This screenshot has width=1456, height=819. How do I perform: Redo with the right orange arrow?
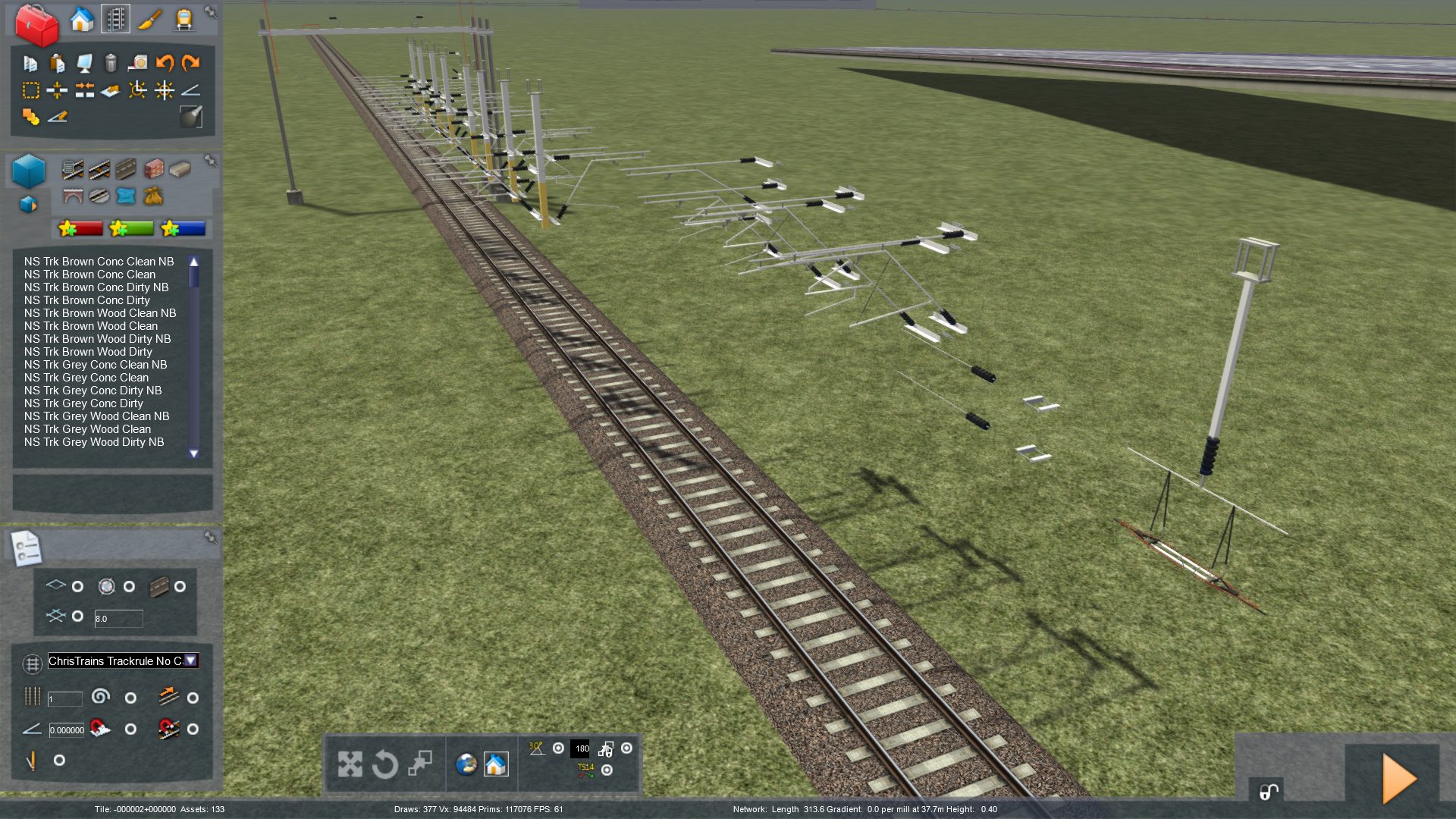click(x=190, y=63)
